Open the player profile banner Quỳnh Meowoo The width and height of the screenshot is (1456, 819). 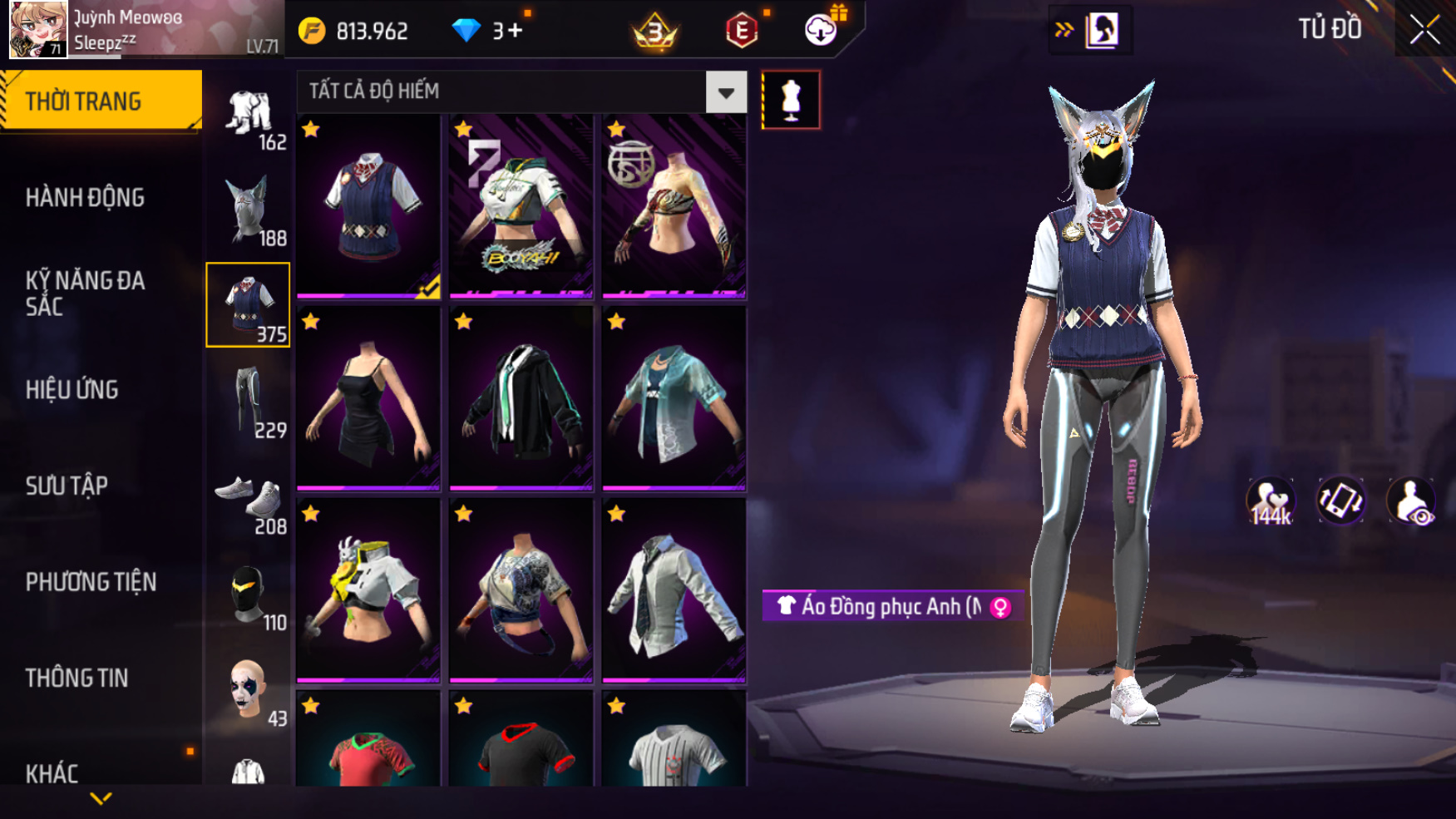(143, 30)
